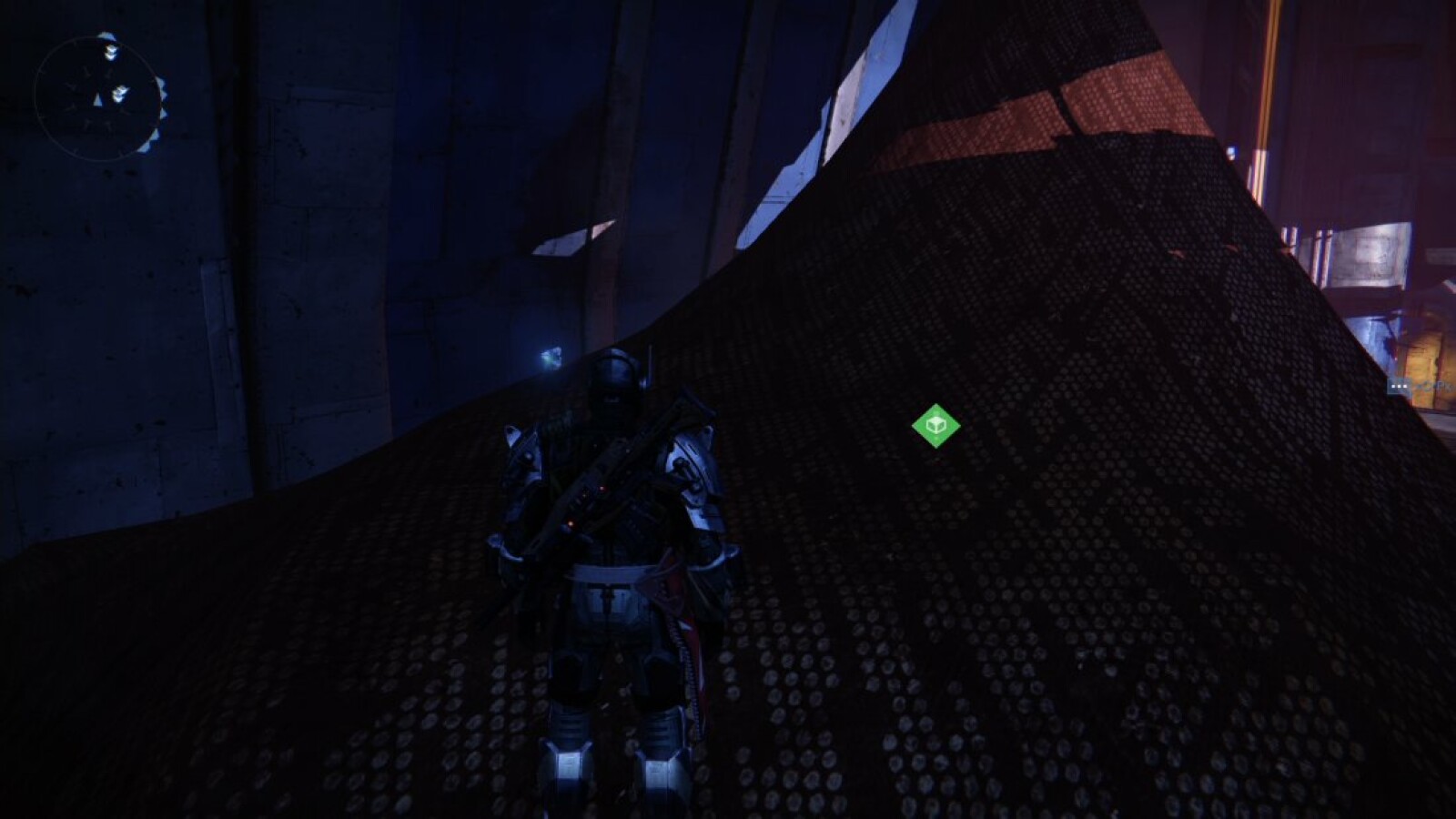
Task: Click the circular radar minimap
Action: coord(98,97)
